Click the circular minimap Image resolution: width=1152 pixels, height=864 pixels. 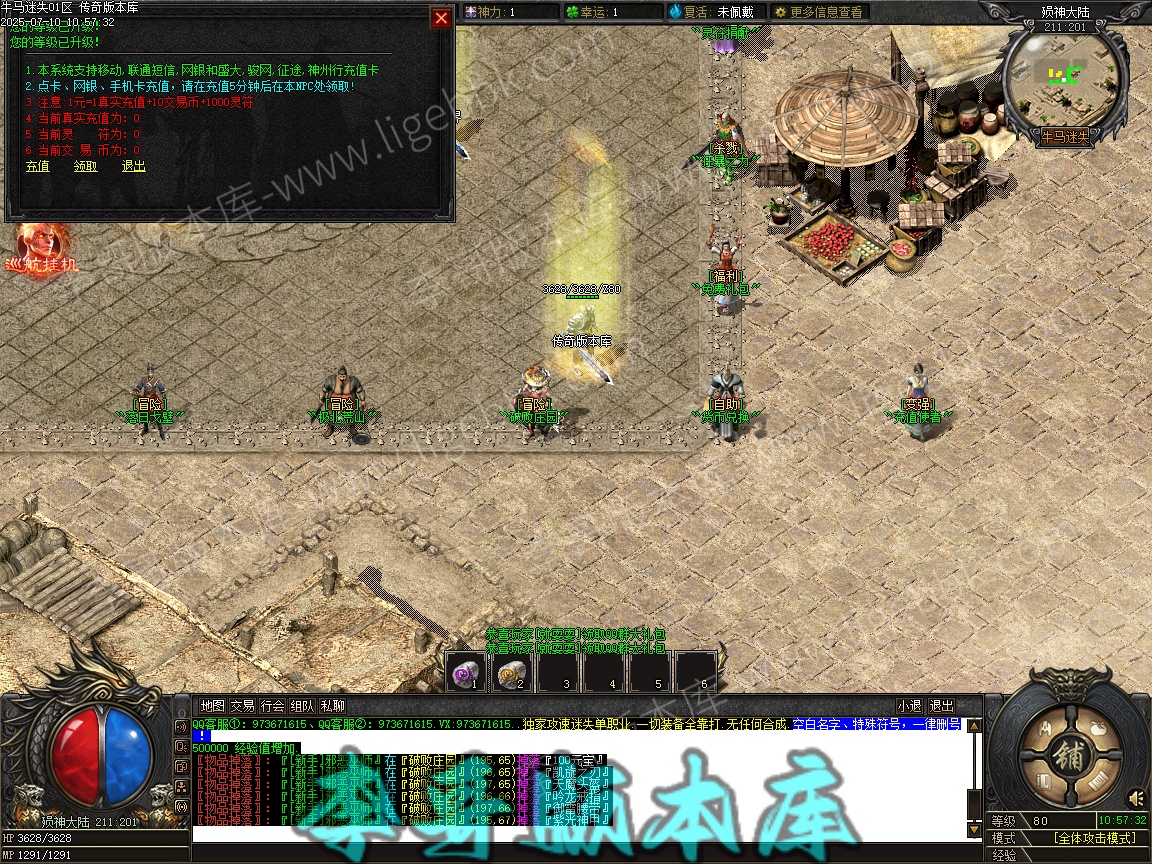pos(1064,76)
